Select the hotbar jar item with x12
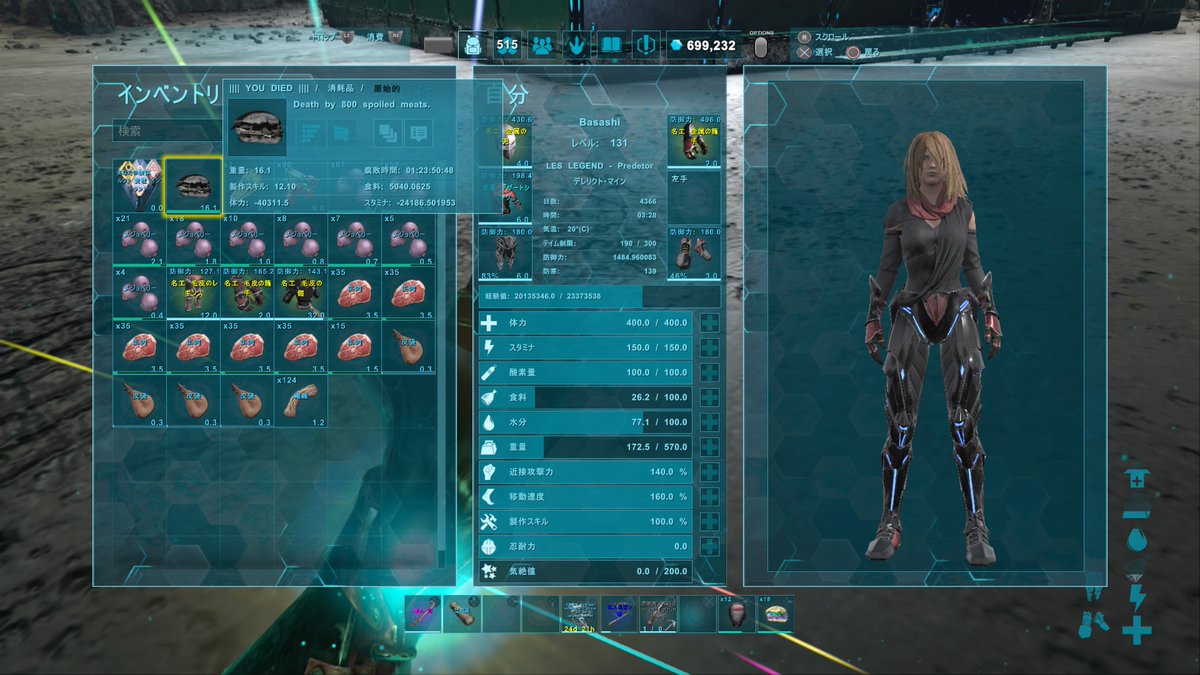The image size is (1200, 675). point(736,614)
